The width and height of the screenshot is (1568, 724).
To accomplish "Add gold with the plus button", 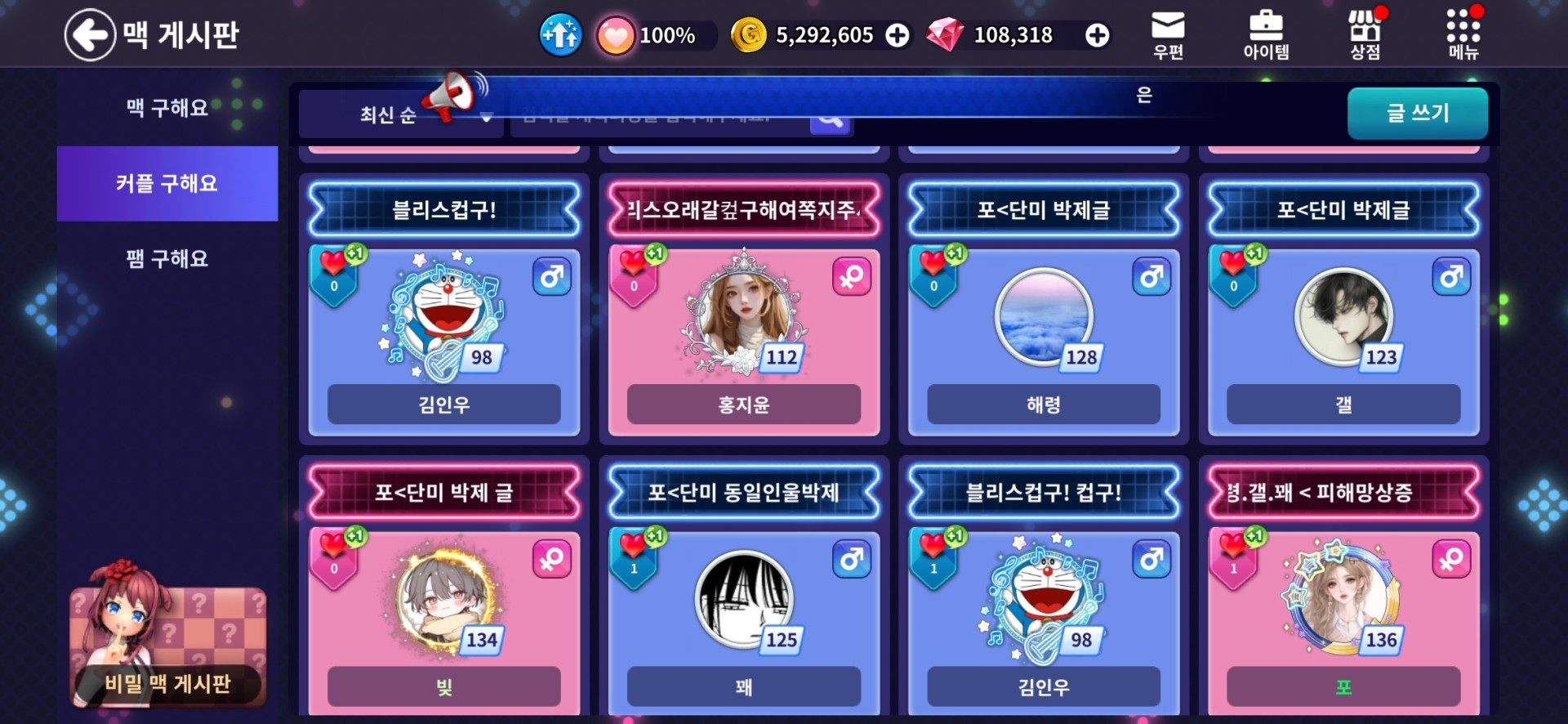I will [898, 35].
